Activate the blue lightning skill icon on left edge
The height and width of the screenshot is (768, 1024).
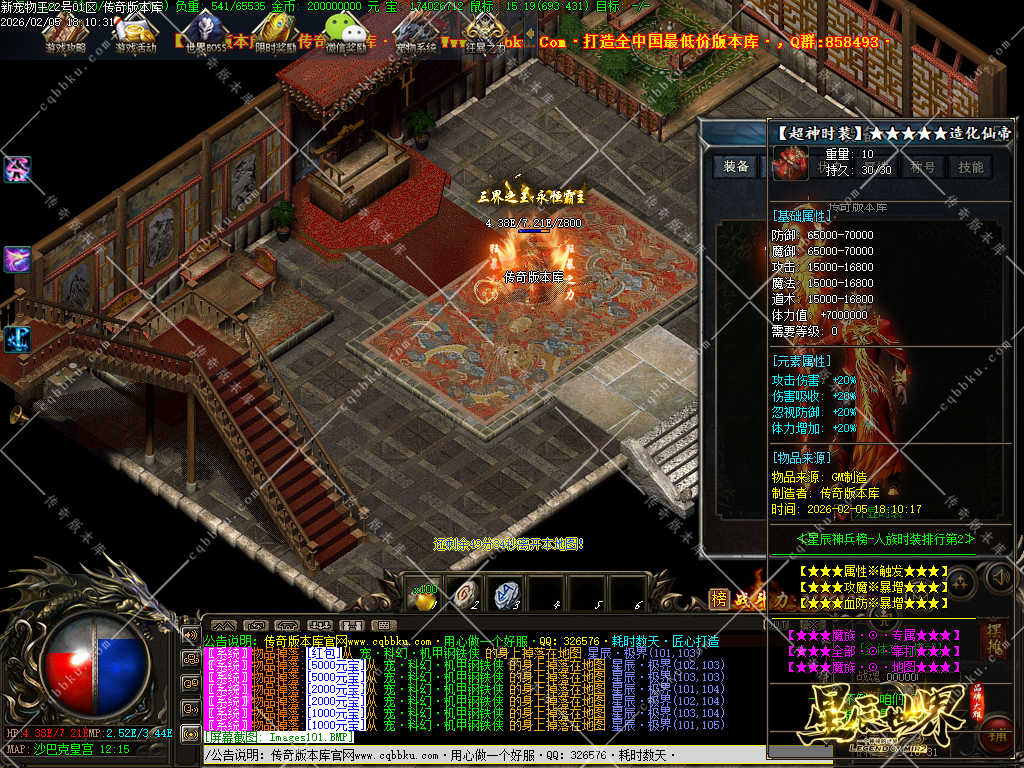[x=17, y=338]
